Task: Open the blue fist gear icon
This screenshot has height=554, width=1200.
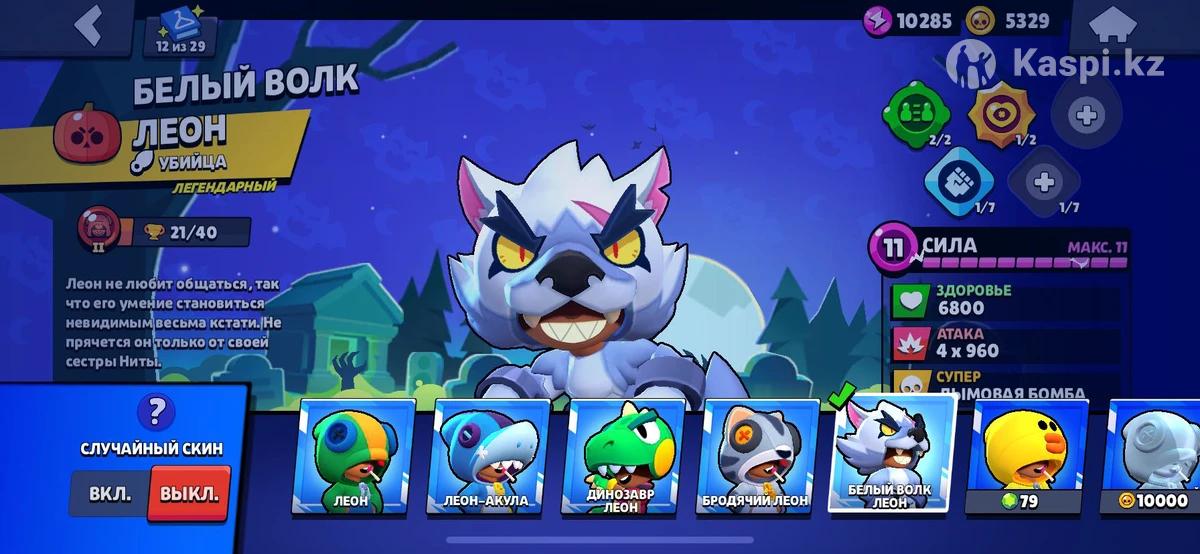Action: coord(957,182)
